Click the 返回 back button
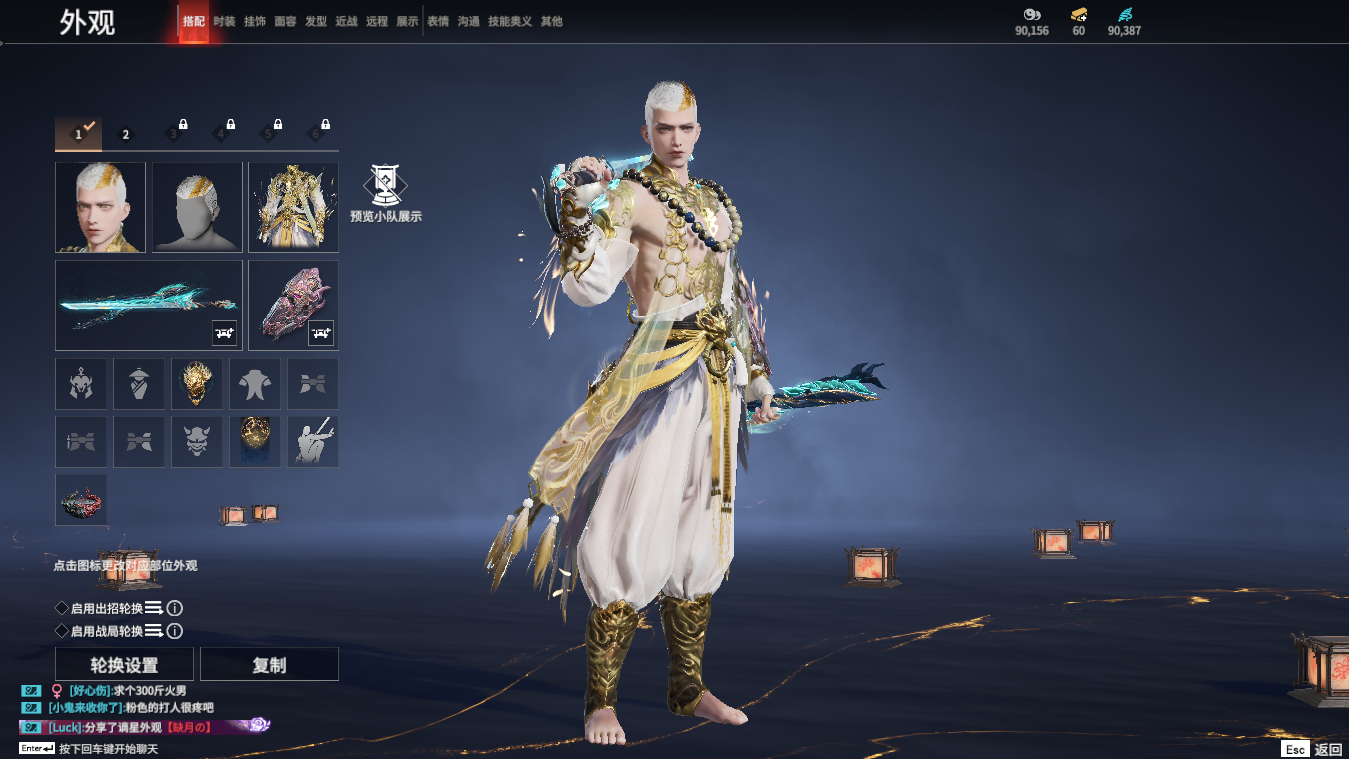 pos(1327,749)
